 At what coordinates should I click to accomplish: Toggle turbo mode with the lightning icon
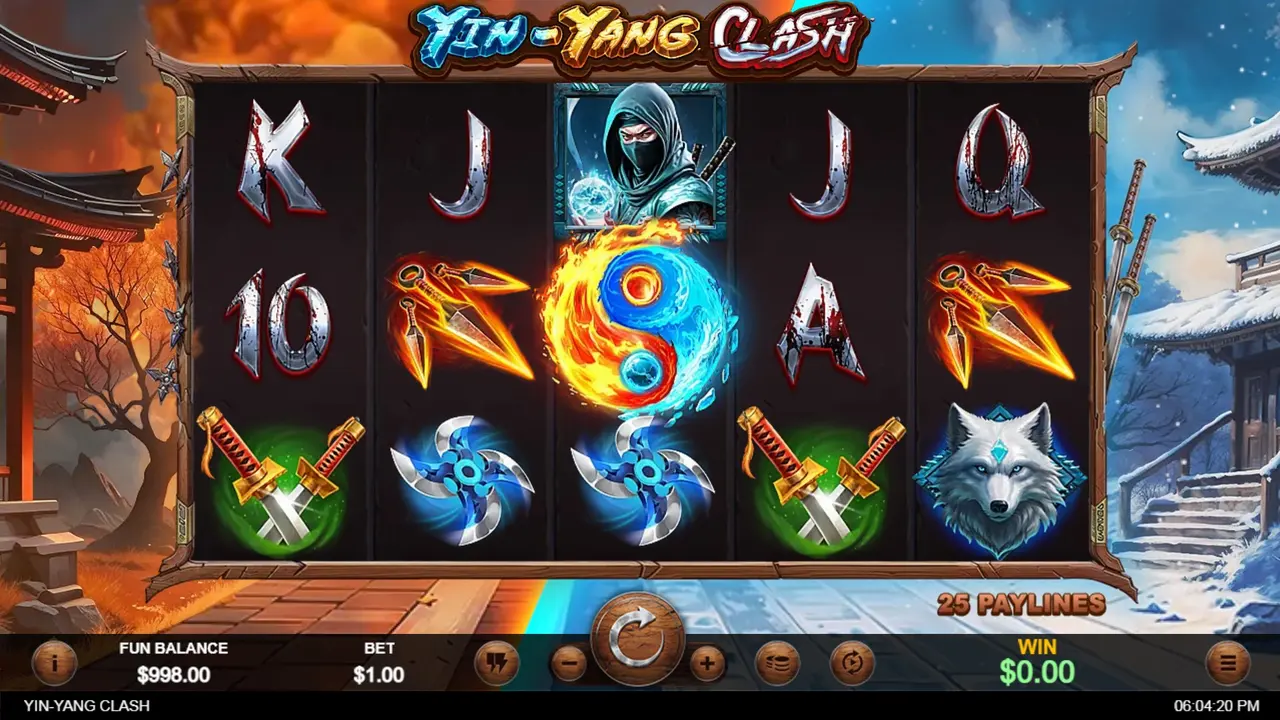tap(497, 661)
